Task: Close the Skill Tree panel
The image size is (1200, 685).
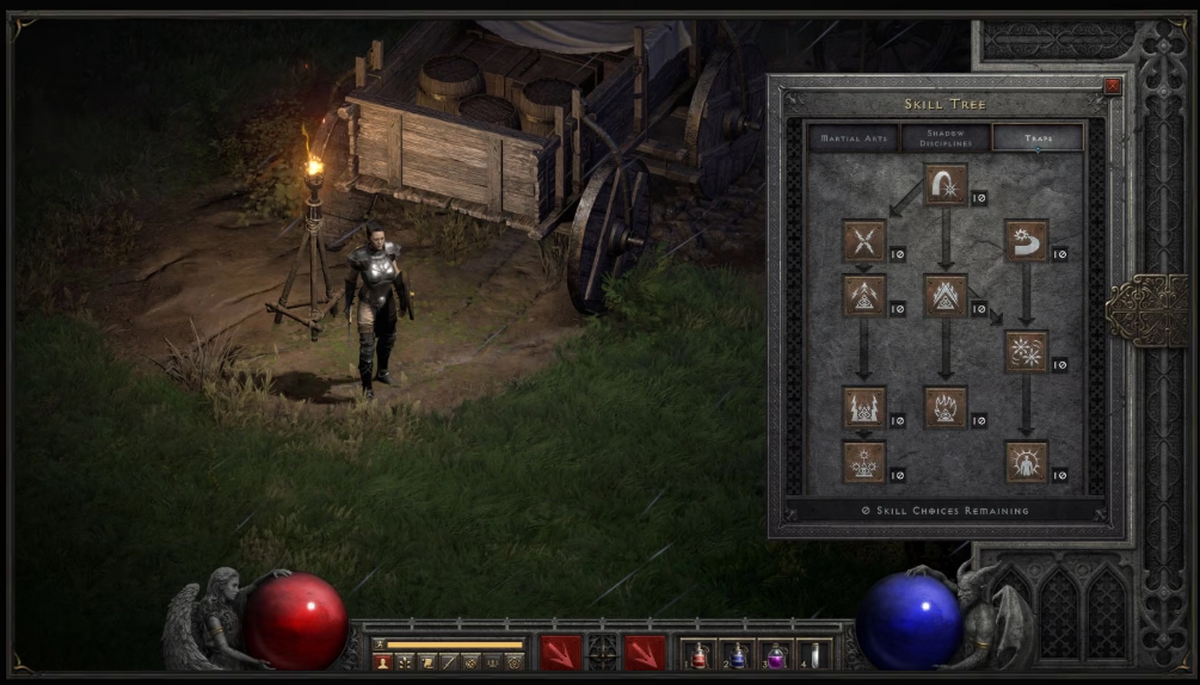Action: pos(1112,87)
